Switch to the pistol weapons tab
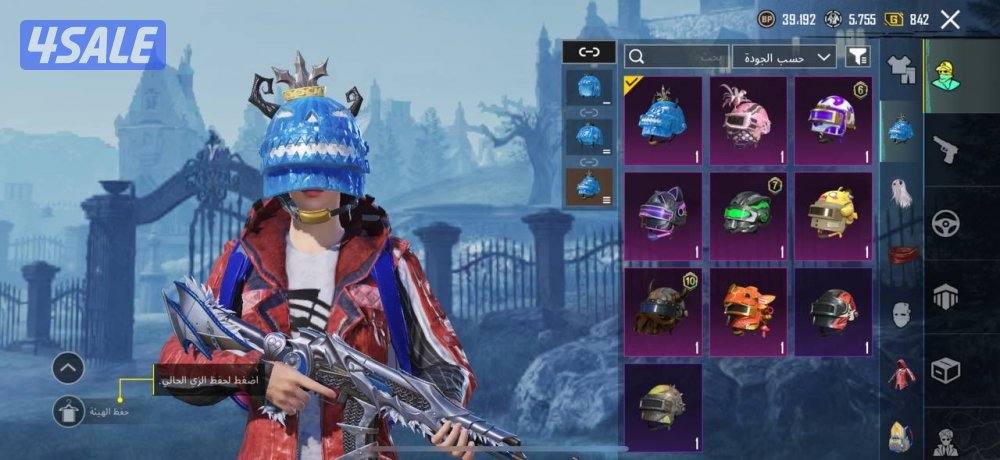This screenshot has height=460, width=1000. pyautogui.click(x=945, y=149)
